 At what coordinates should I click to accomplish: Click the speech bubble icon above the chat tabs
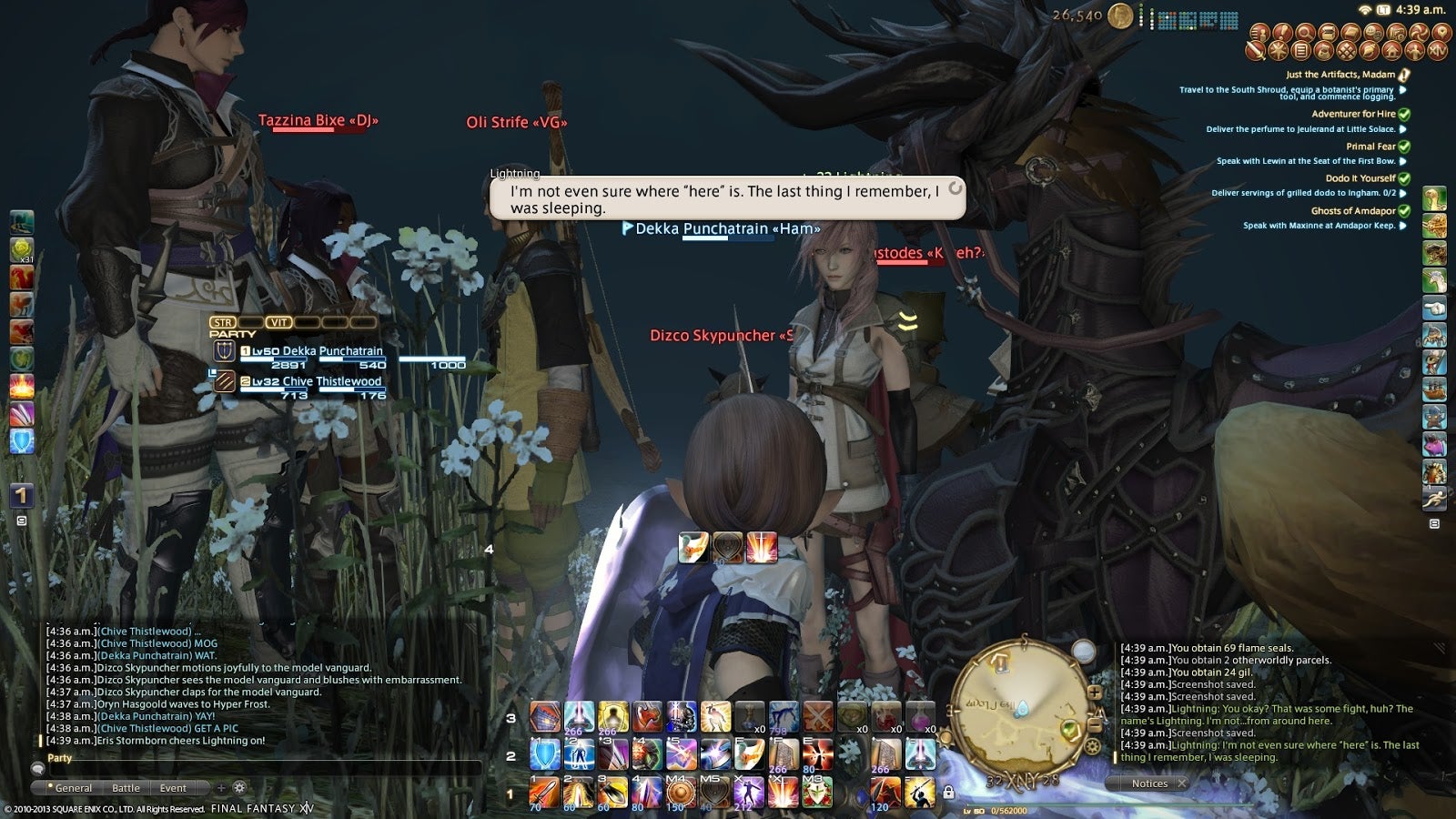(x=37, y=769)
